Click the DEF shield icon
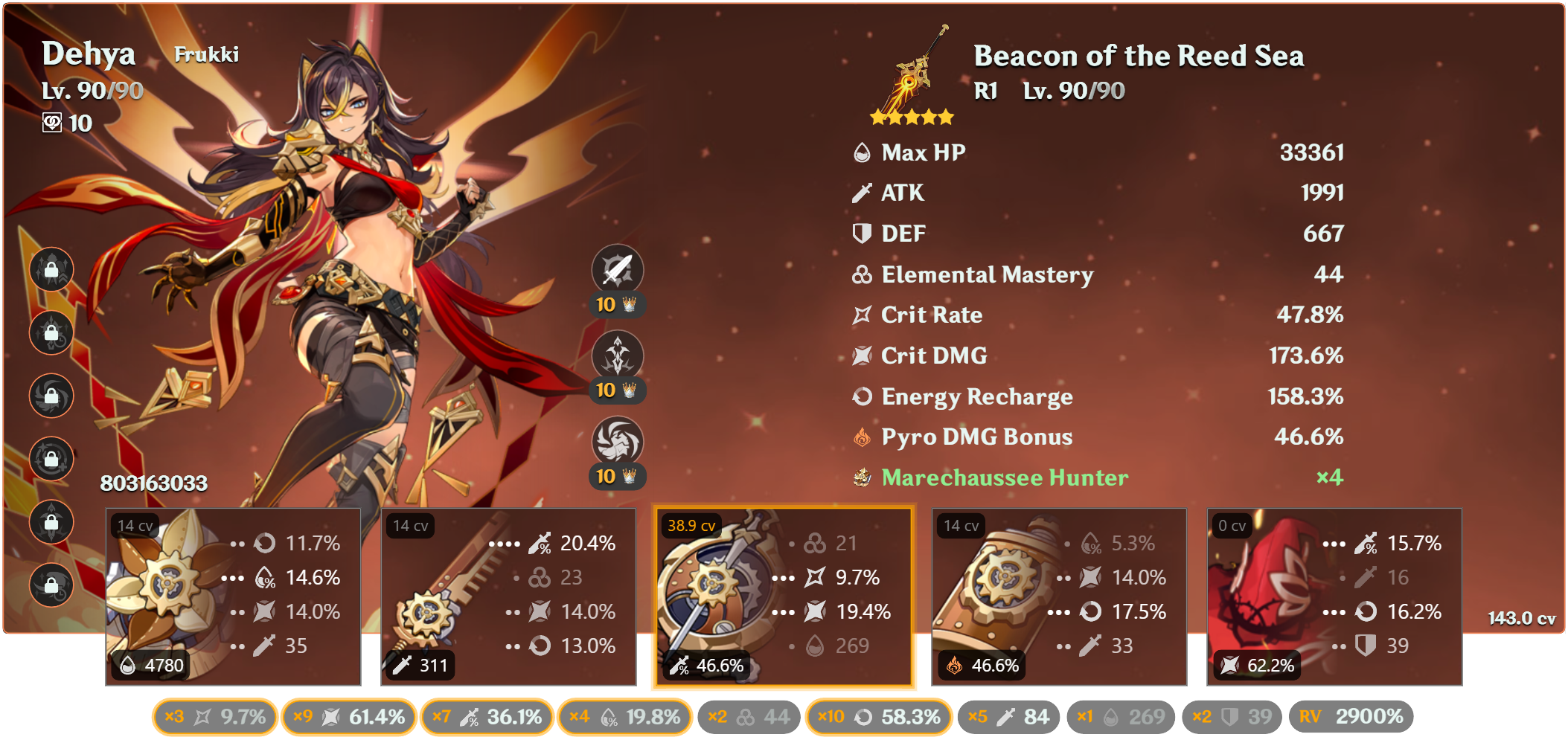 [862, 234]
